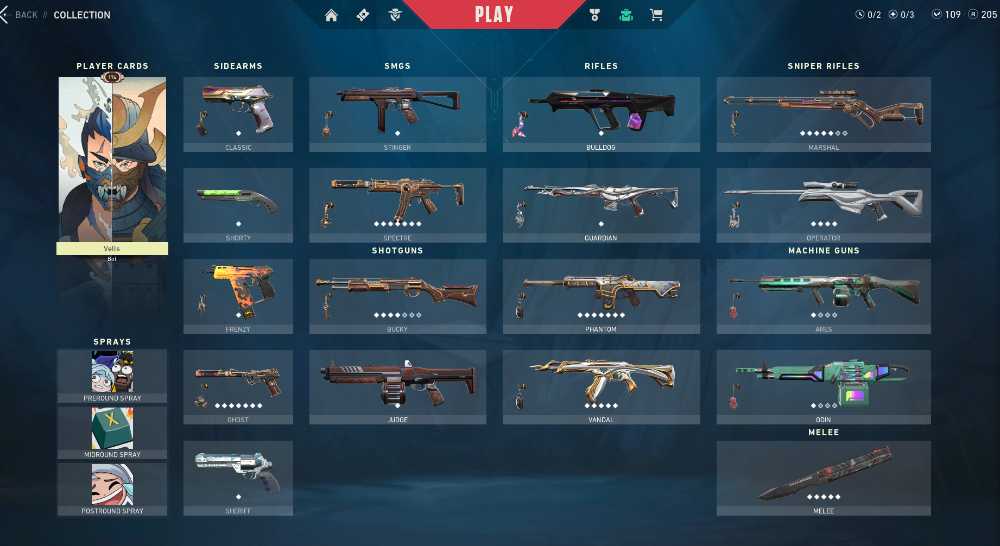Select the Ghost pistol tile
The width and height of the screenshot is (1000, 546).
(238, 387)
